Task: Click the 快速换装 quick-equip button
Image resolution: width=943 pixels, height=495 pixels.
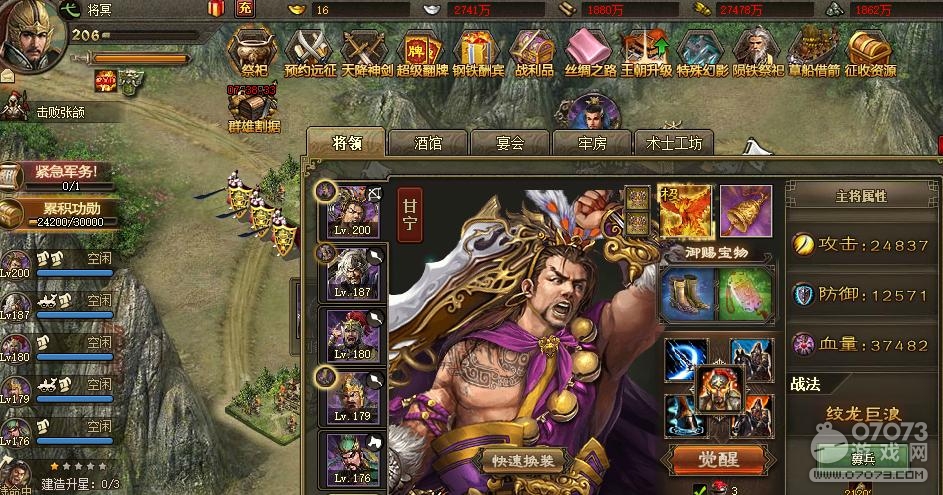Action: click(524, 461)
